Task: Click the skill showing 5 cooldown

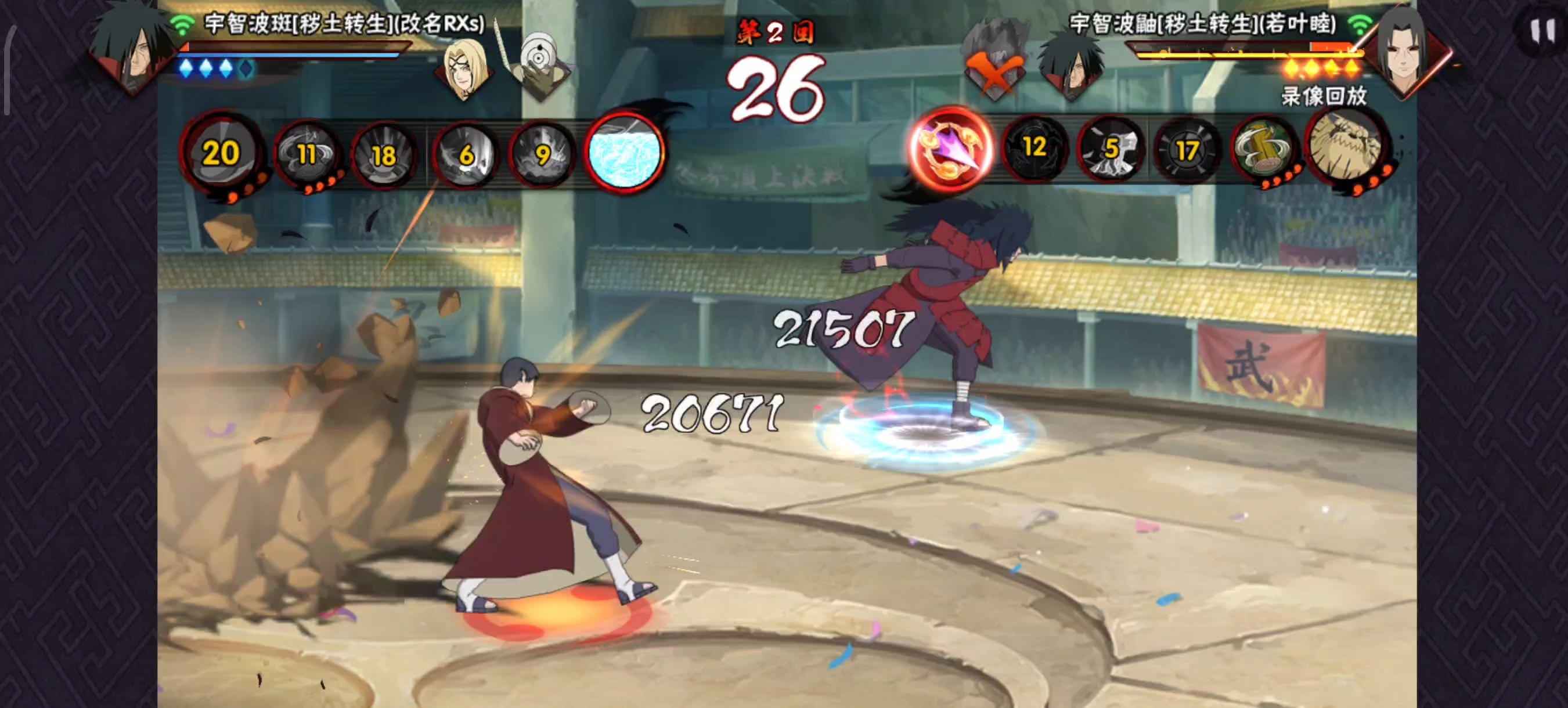Action: click(x=1112, y=150)
